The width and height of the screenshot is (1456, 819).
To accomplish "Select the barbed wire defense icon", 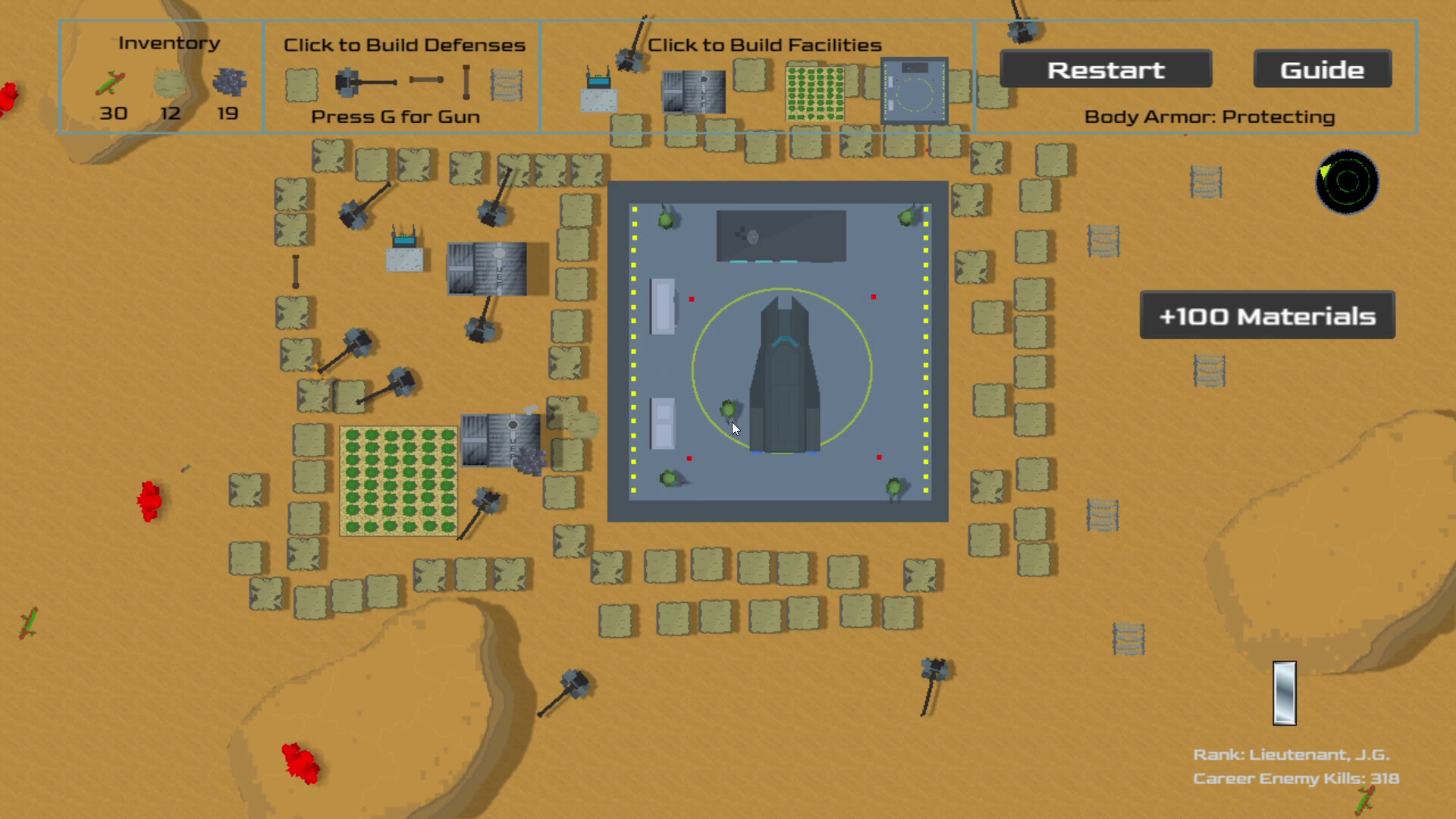I will click(x=506, y=83).
